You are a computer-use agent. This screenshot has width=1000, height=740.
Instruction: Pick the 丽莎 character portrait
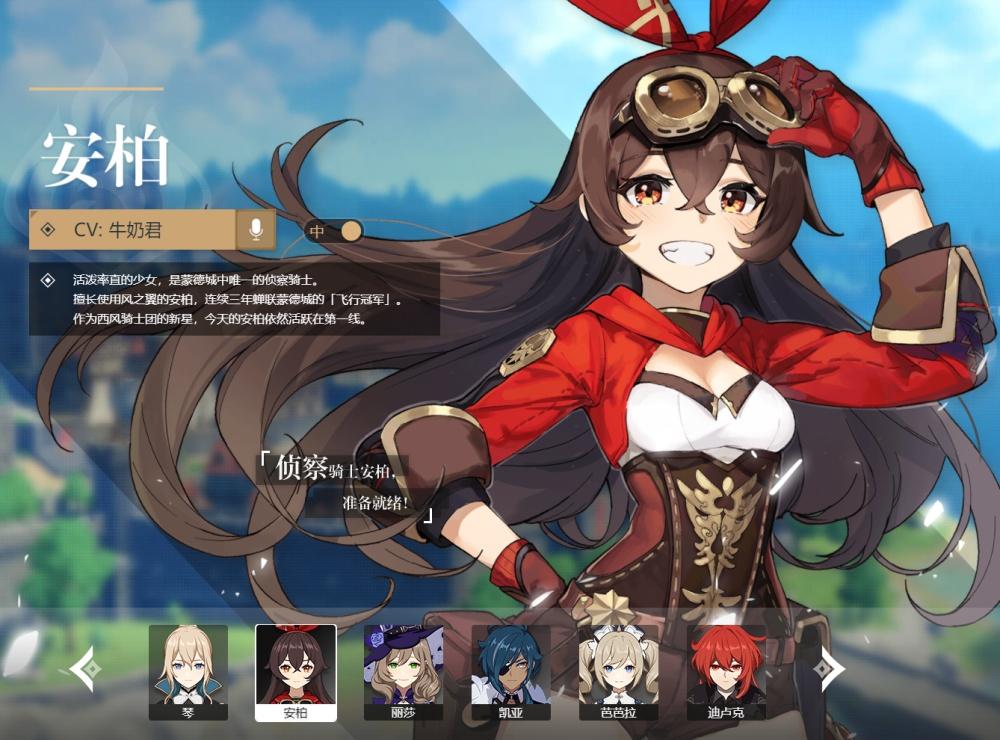(x=403, y=671)
